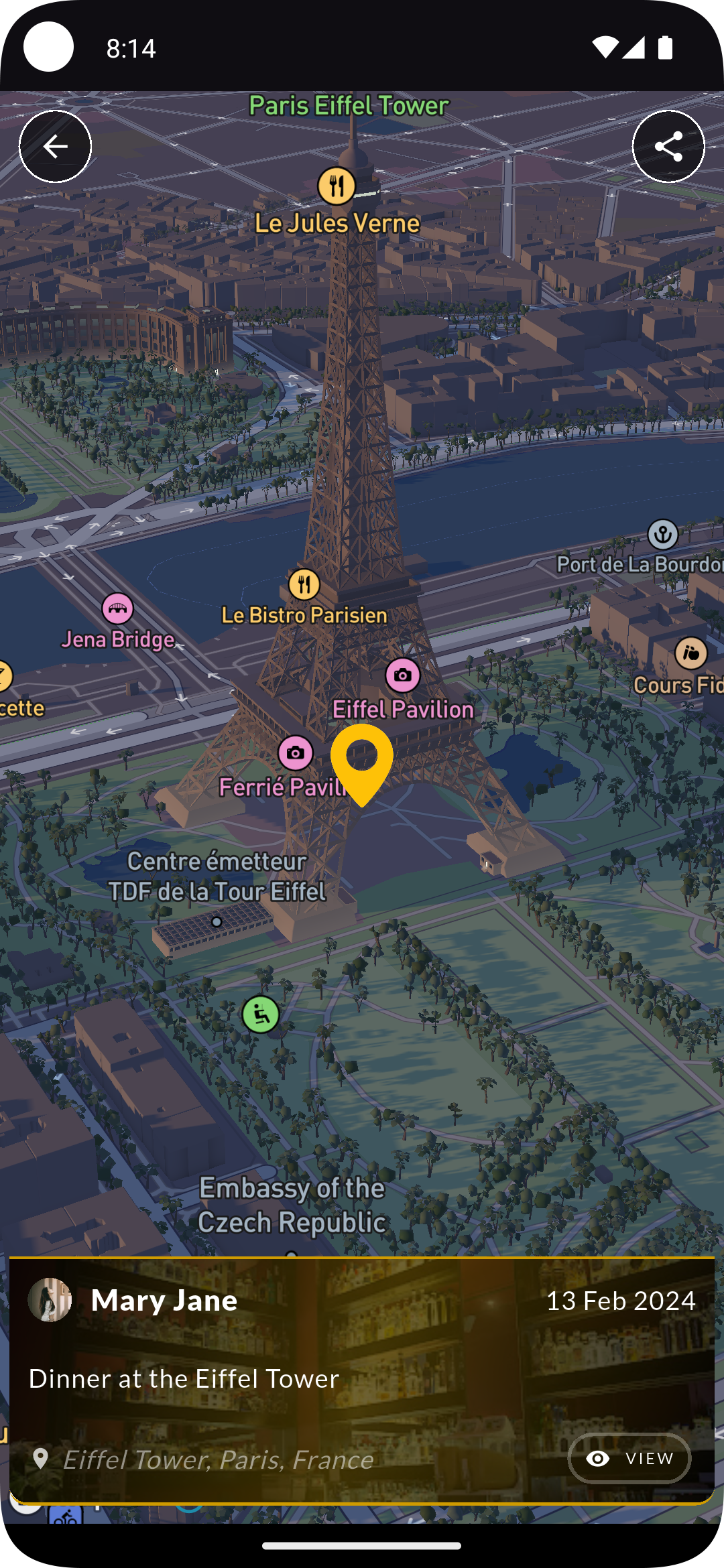Select the Ferrié Pavilion camera marker
Image resolution: width=724 pixels, height=1568 pixels.
pyautogui.click(x=296, y=753)
